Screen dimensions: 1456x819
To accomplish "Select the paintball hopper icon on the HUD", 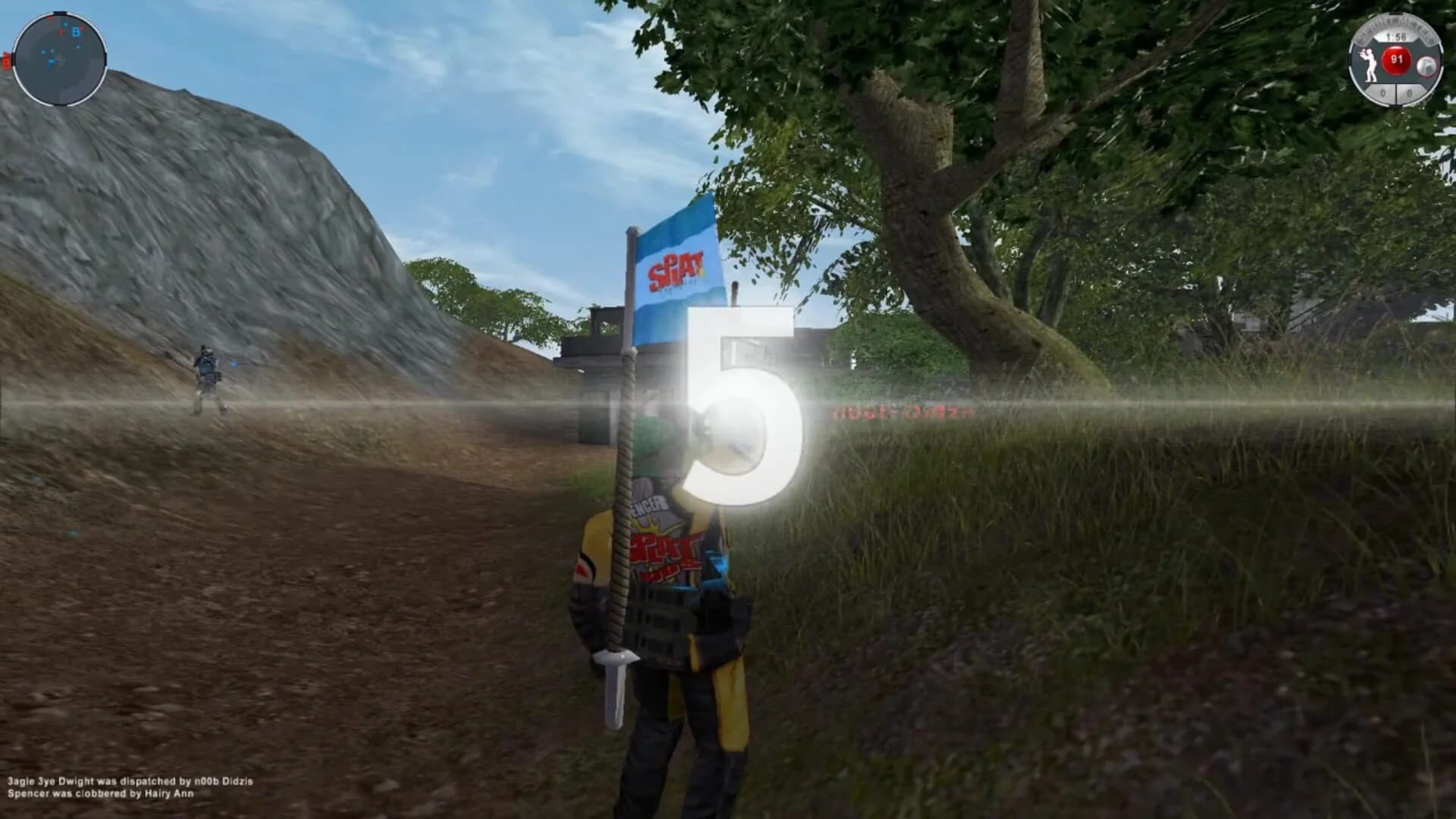I will 1426,65.
